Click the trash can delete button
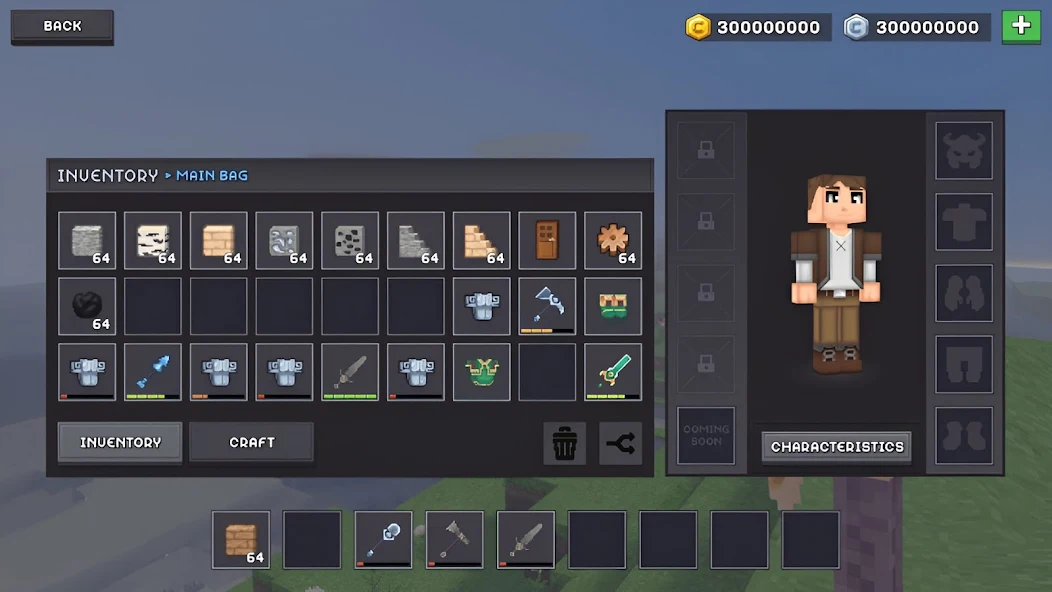The height and width of the screenshot is (592, 1052). [x=565, y=443]
